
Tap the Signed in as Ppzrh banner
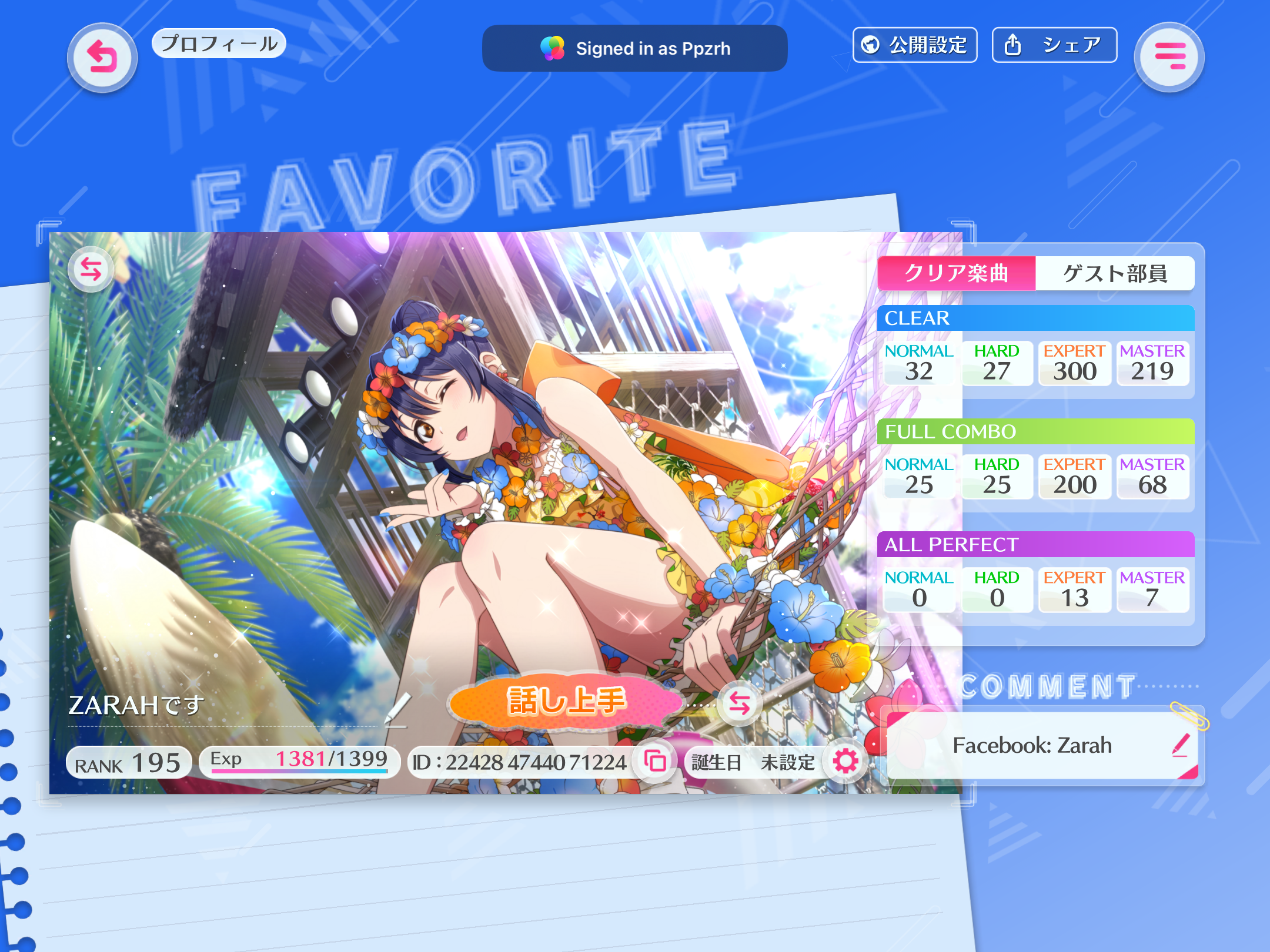click(x=634, y=48)
